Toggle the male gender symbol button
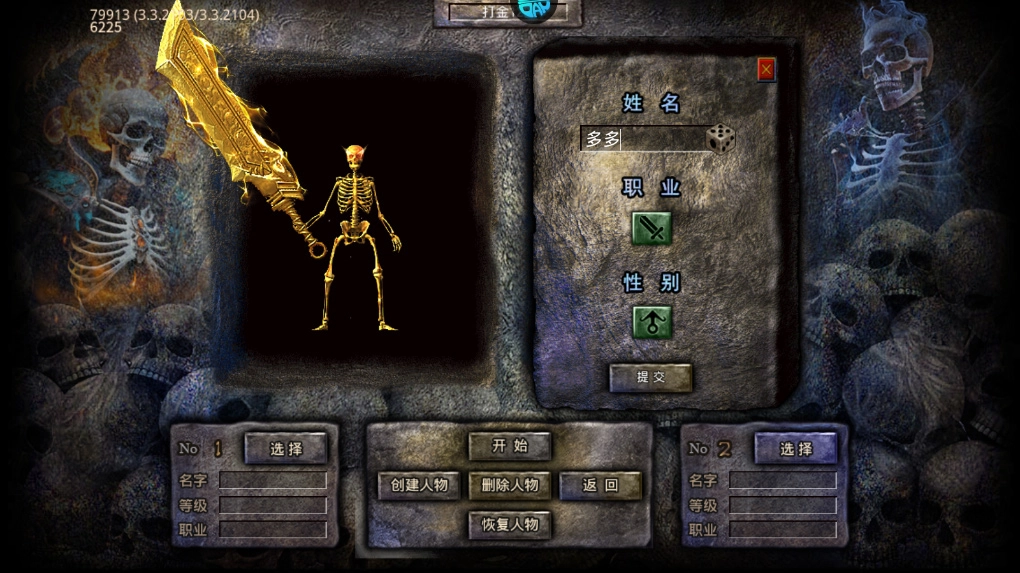 coord(652,322)
